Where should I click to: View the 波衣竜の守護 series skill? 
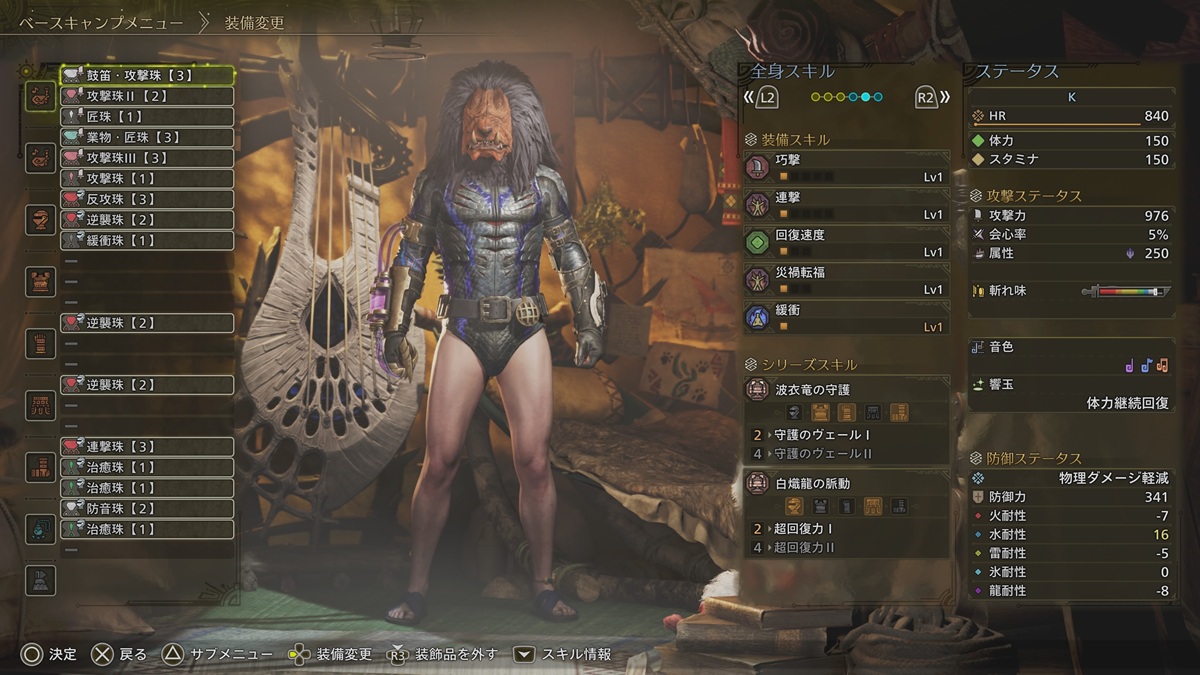846,390
